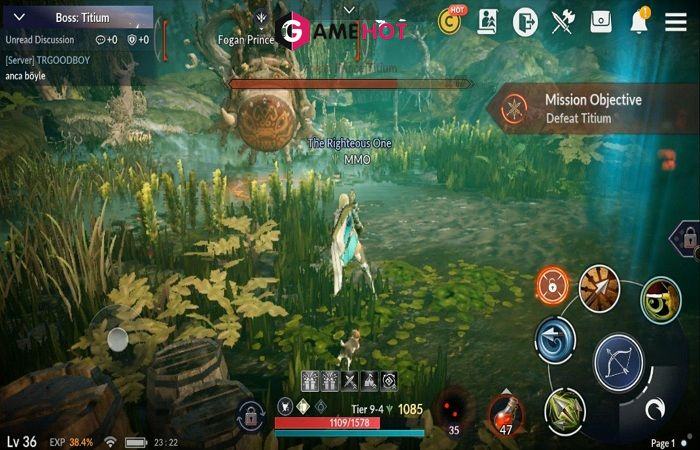Viewport: 700px width, 450px height.
Task: Drink the red health potion
Action: [x=506, y=413]
